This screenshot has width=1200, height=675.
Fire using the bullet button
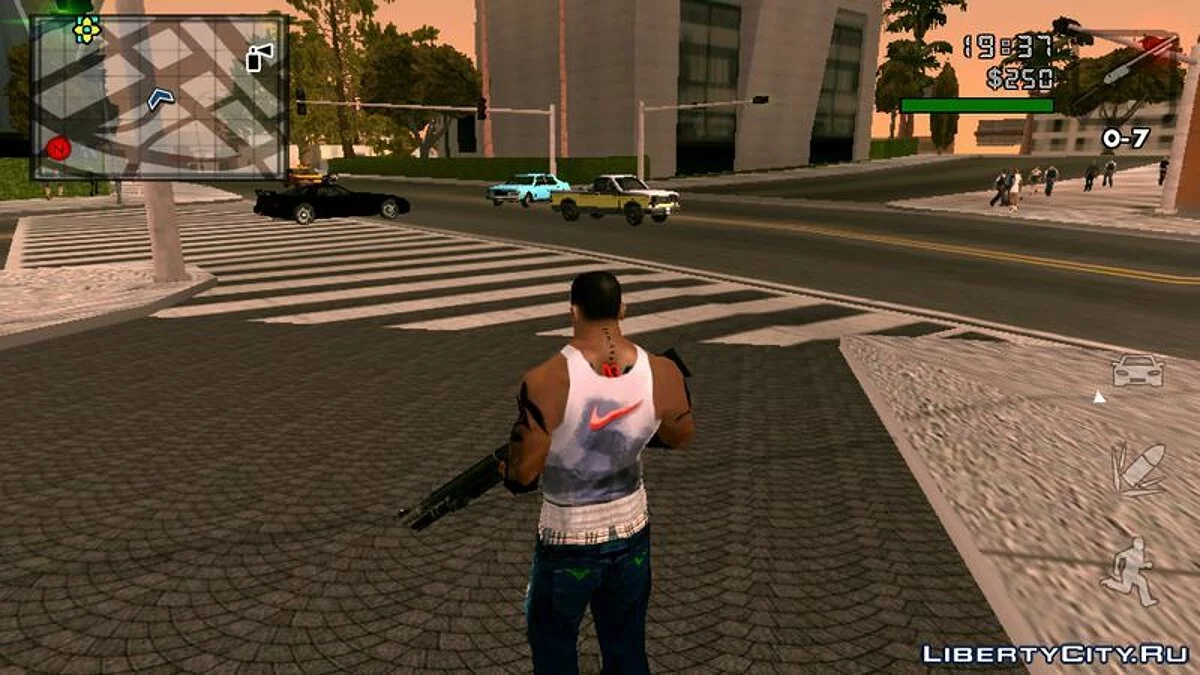pyautogui.click(x=1139, y=468)
